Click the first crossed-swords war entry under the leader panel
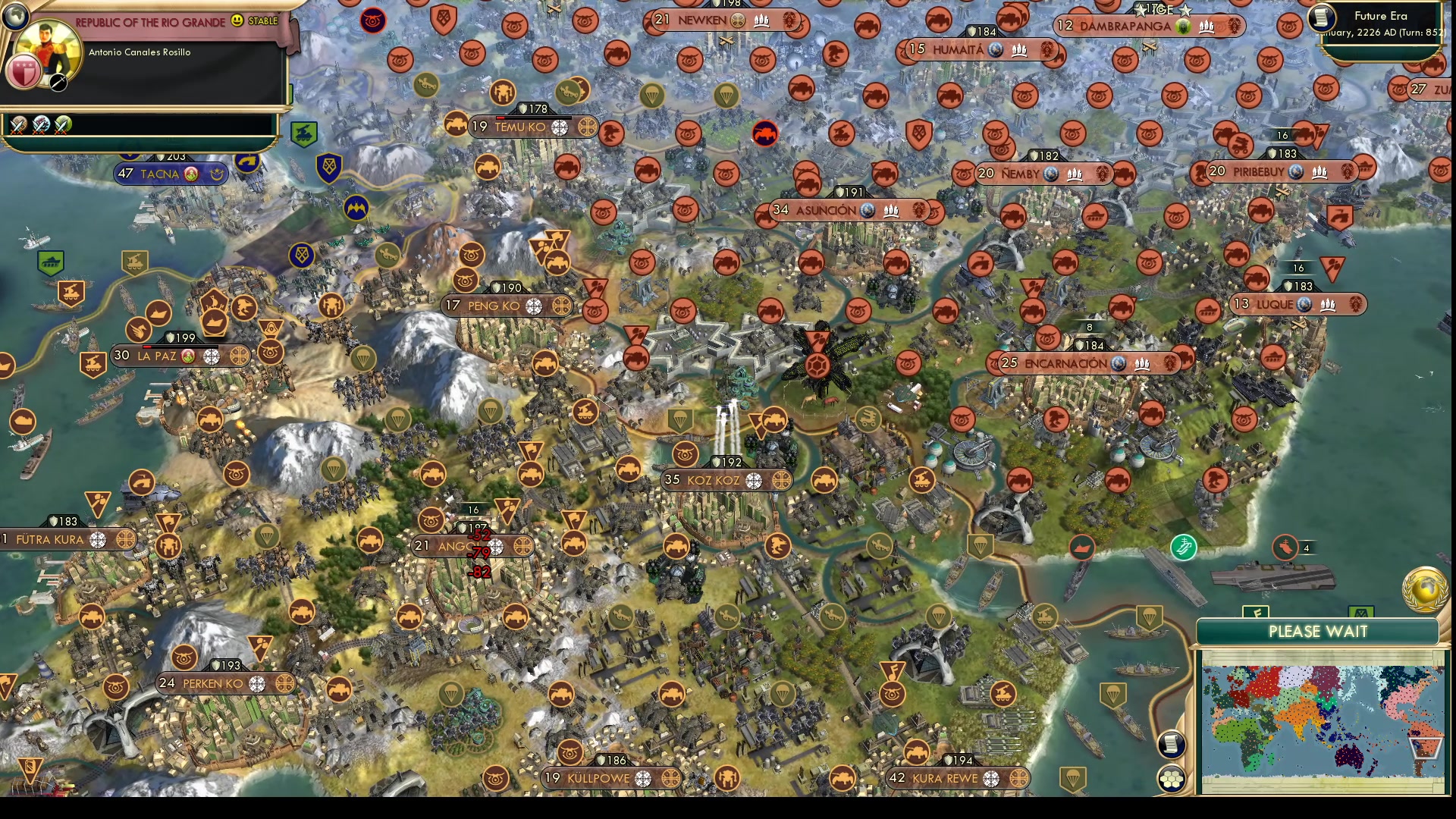 (x=17, y=126)
